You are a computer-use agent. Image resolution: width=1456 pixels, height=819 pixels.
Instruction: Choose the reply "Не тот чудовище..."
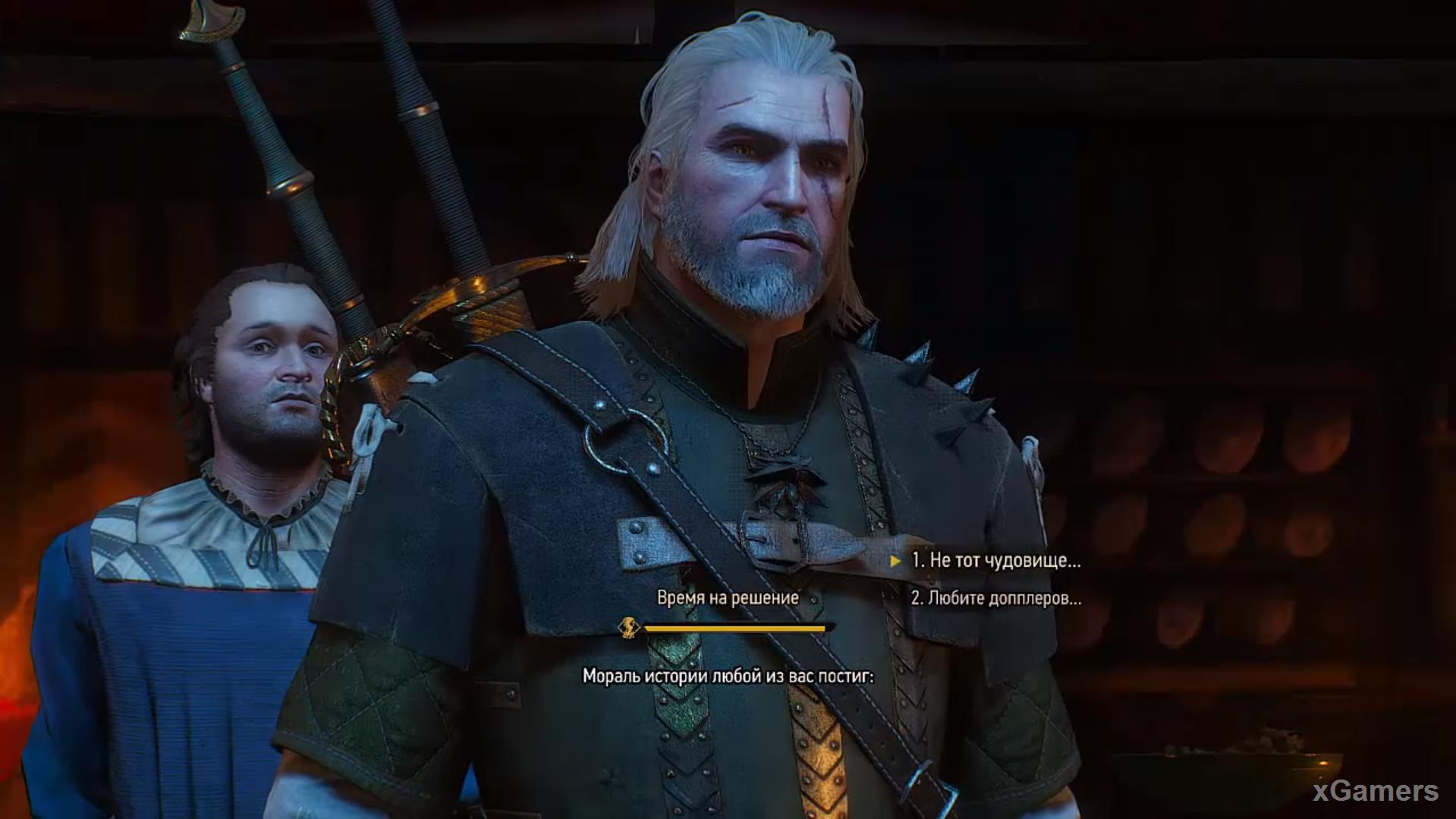pyautogui.click(x=995, y=561)
